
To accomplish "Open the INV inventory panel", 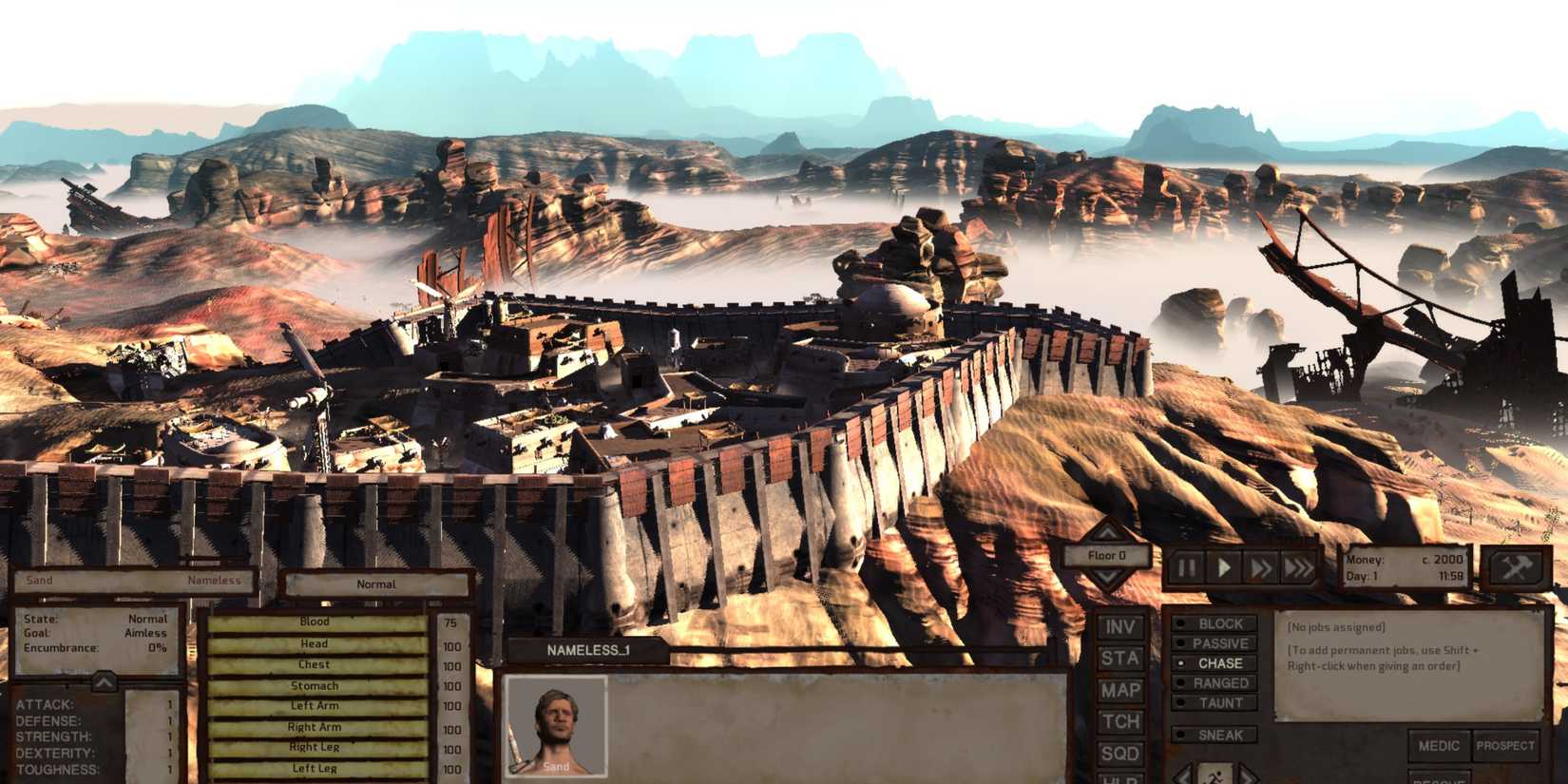I will [x=1119, y=627].
